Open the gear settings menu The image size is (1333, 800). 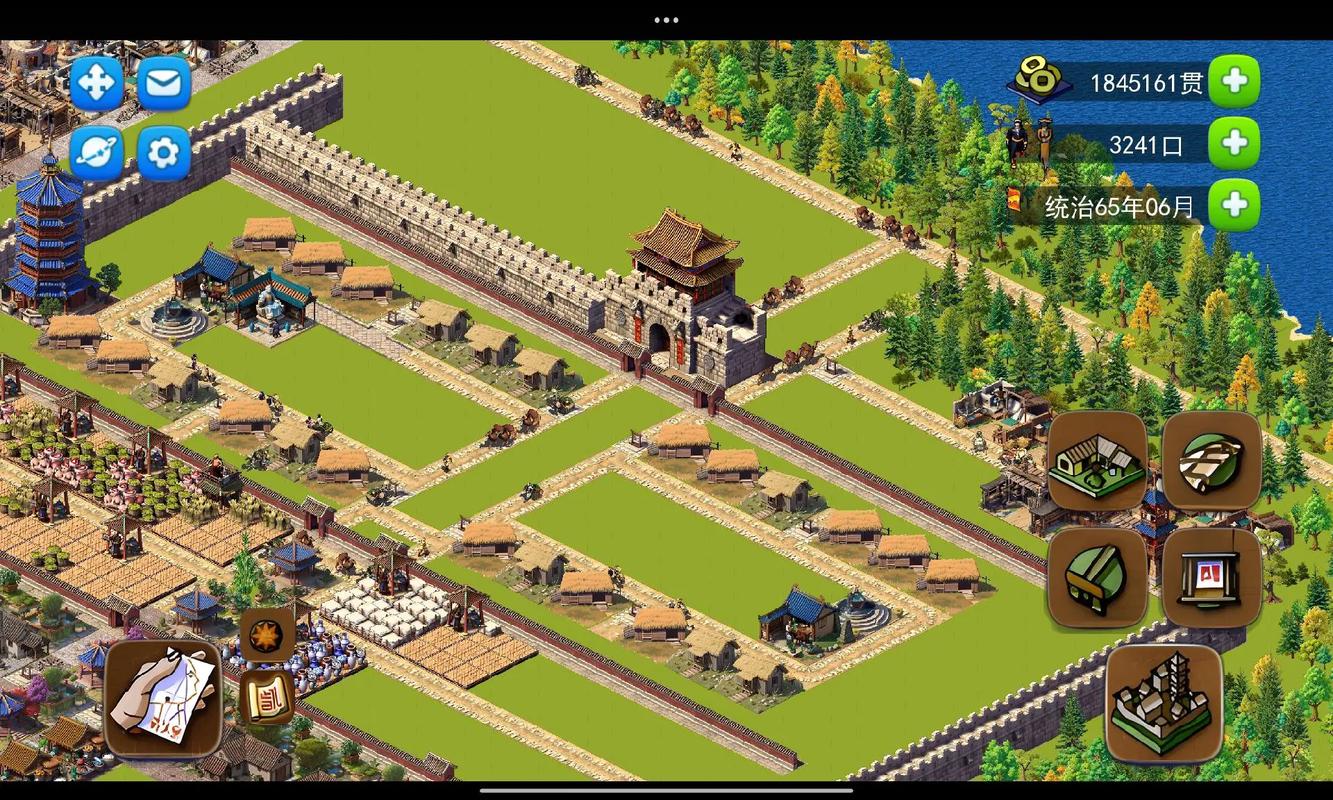point(164,152)
